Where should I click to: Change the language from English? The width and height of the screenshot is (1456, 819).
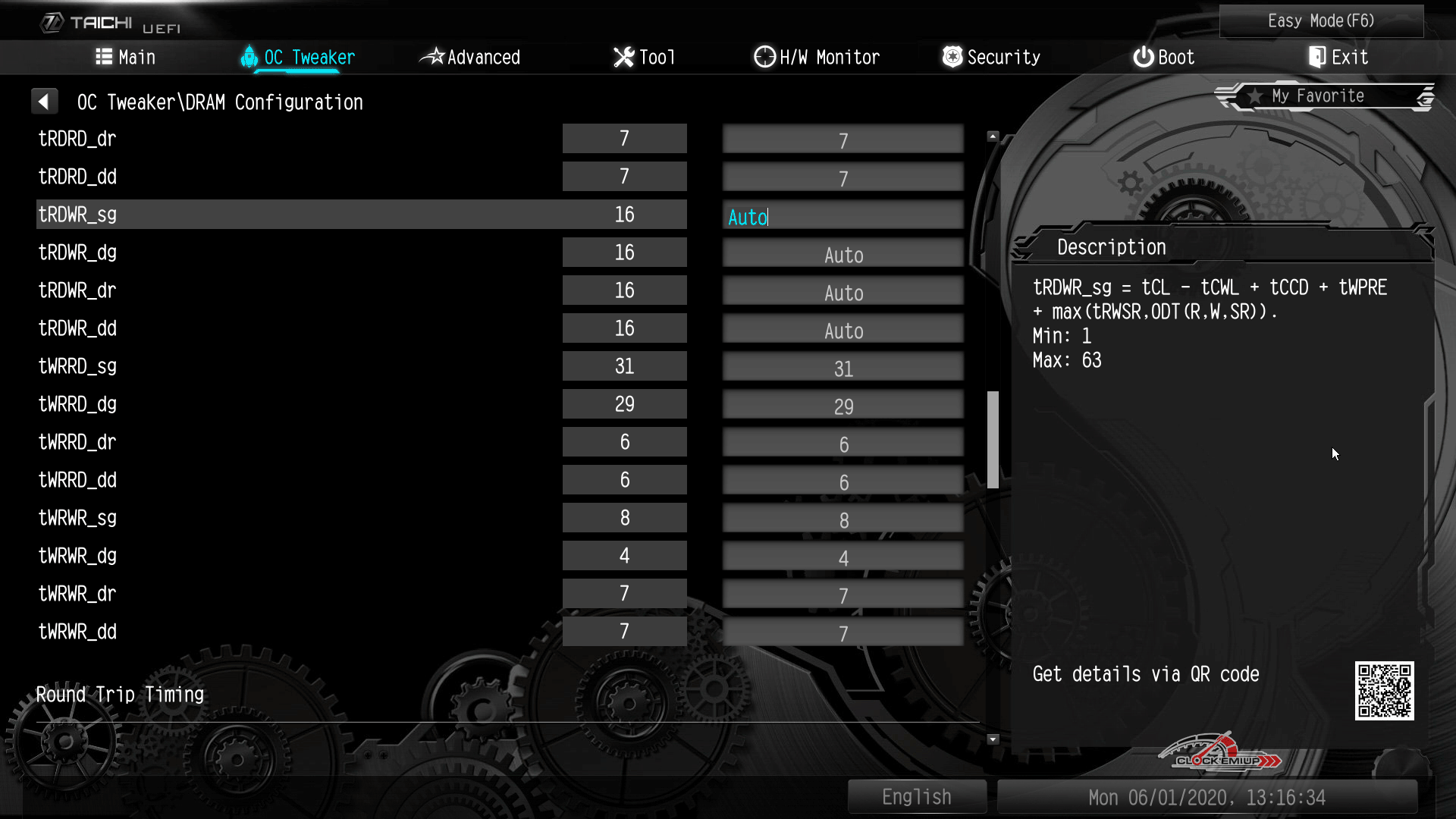(916, 797)
